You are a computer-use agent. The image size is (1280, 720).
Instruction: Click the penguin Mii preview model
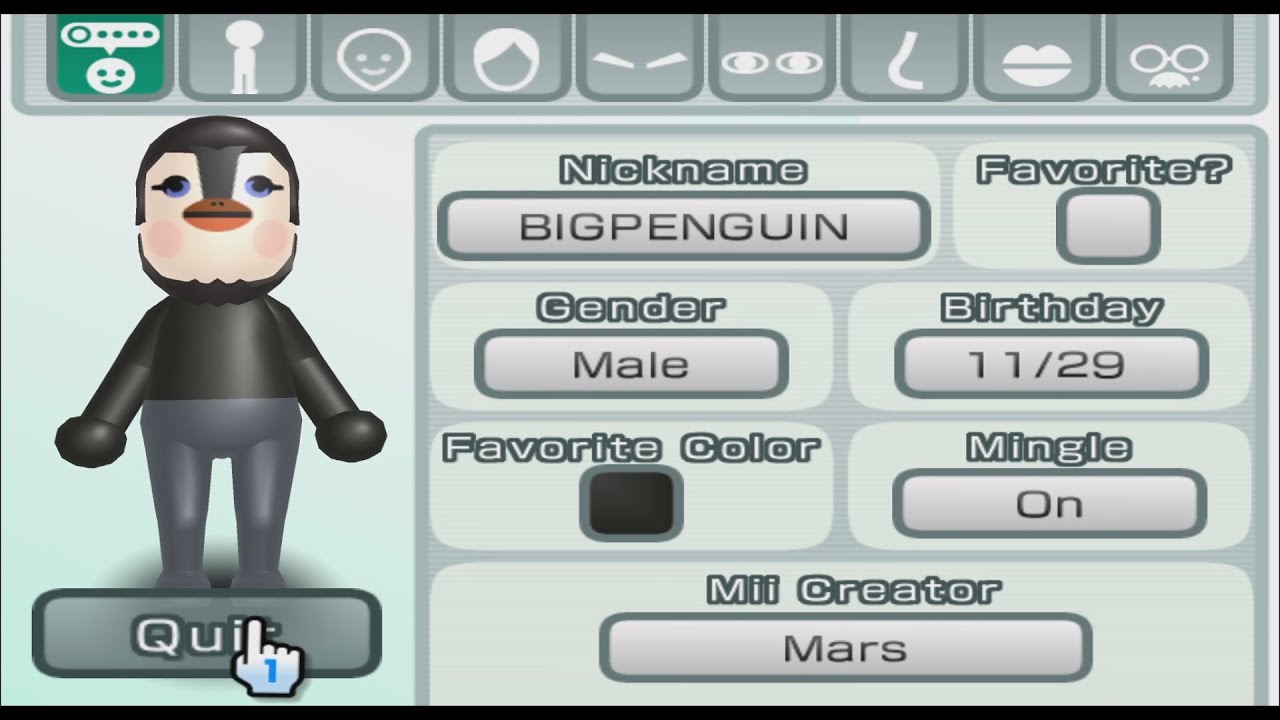click(220, 350)
